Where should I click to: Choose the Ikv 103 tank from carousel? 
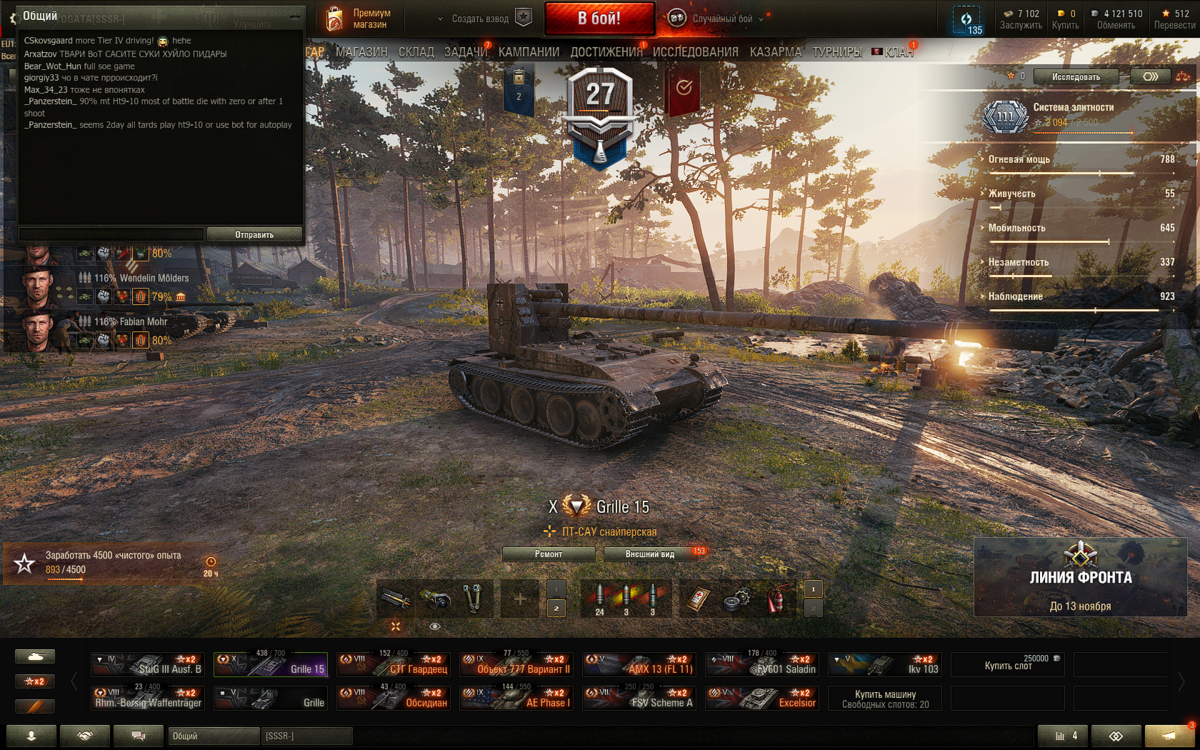[885, 665]
